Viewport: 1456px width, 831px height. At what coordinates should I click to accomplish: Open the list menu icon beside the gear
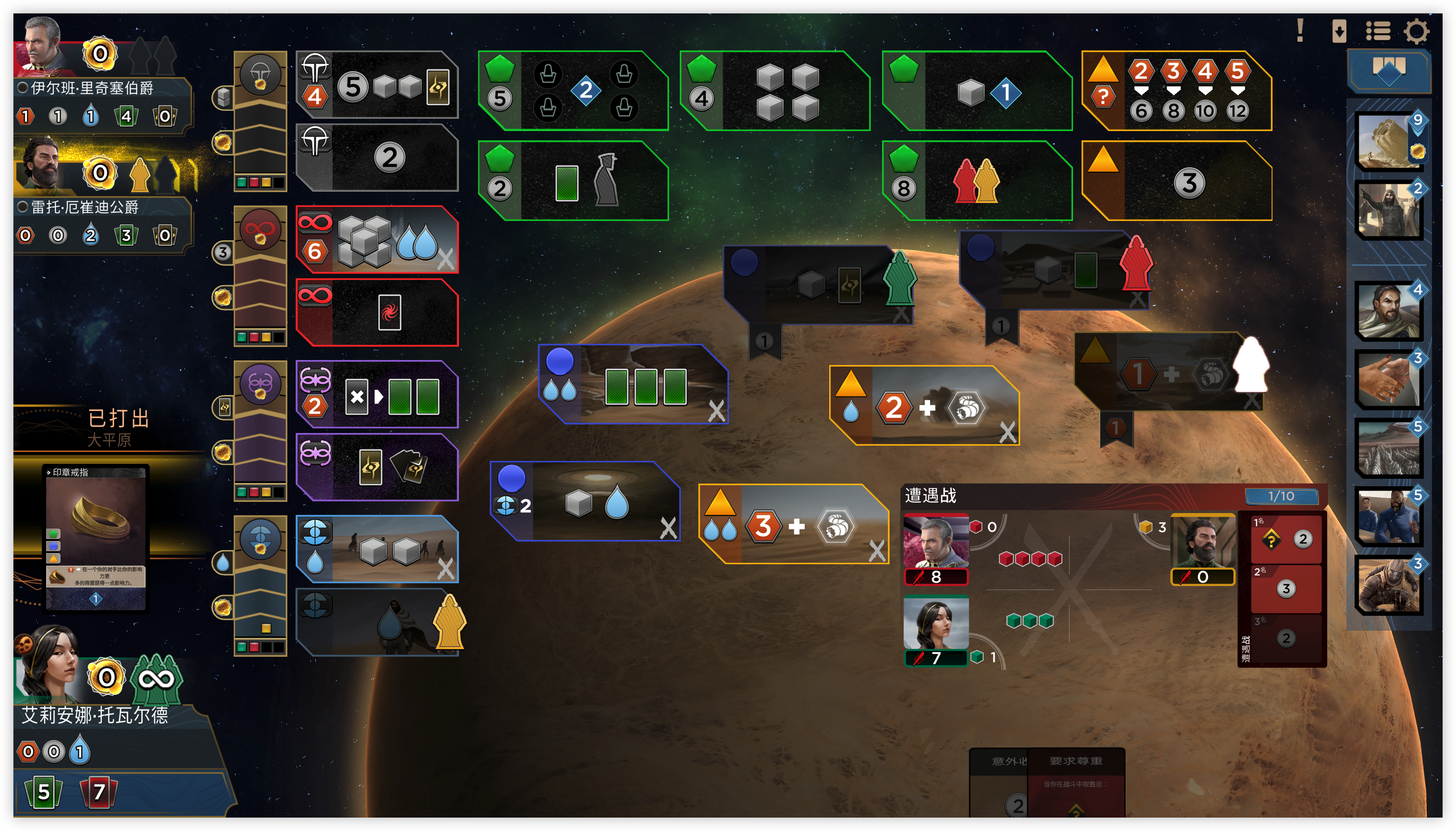click(x=1378, y=31)
